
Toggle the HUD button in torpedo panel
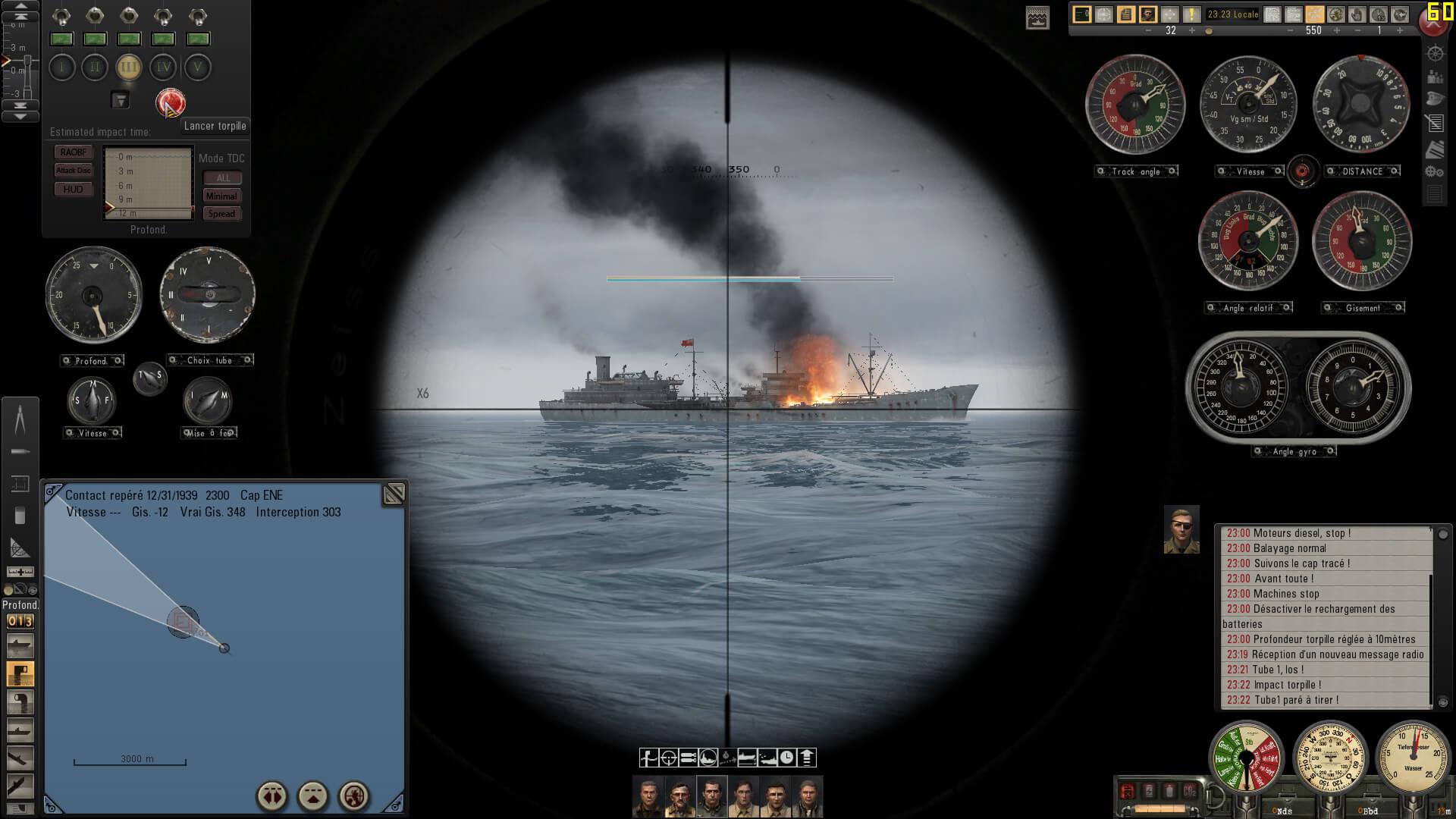(74, 190)
